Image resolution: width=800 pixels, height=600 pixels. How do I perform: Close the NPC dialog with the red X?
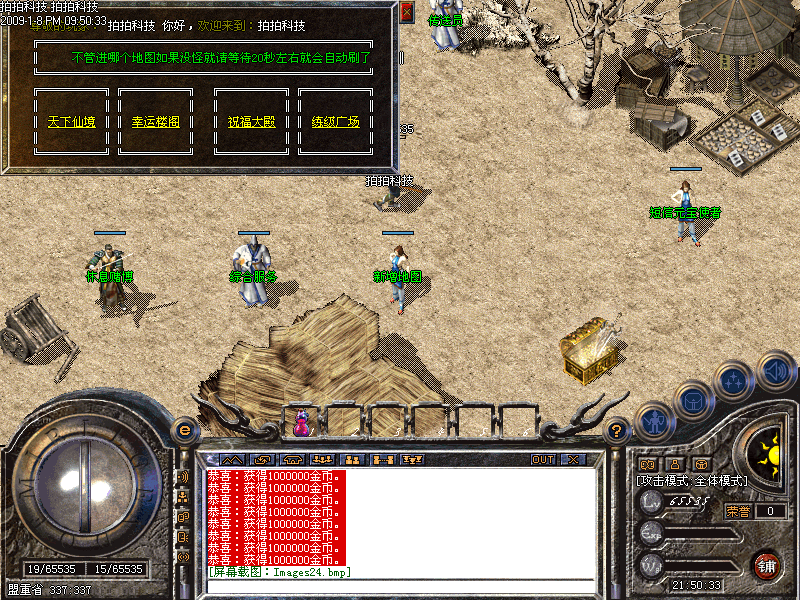pyautogui.click(x=406, y=12)
